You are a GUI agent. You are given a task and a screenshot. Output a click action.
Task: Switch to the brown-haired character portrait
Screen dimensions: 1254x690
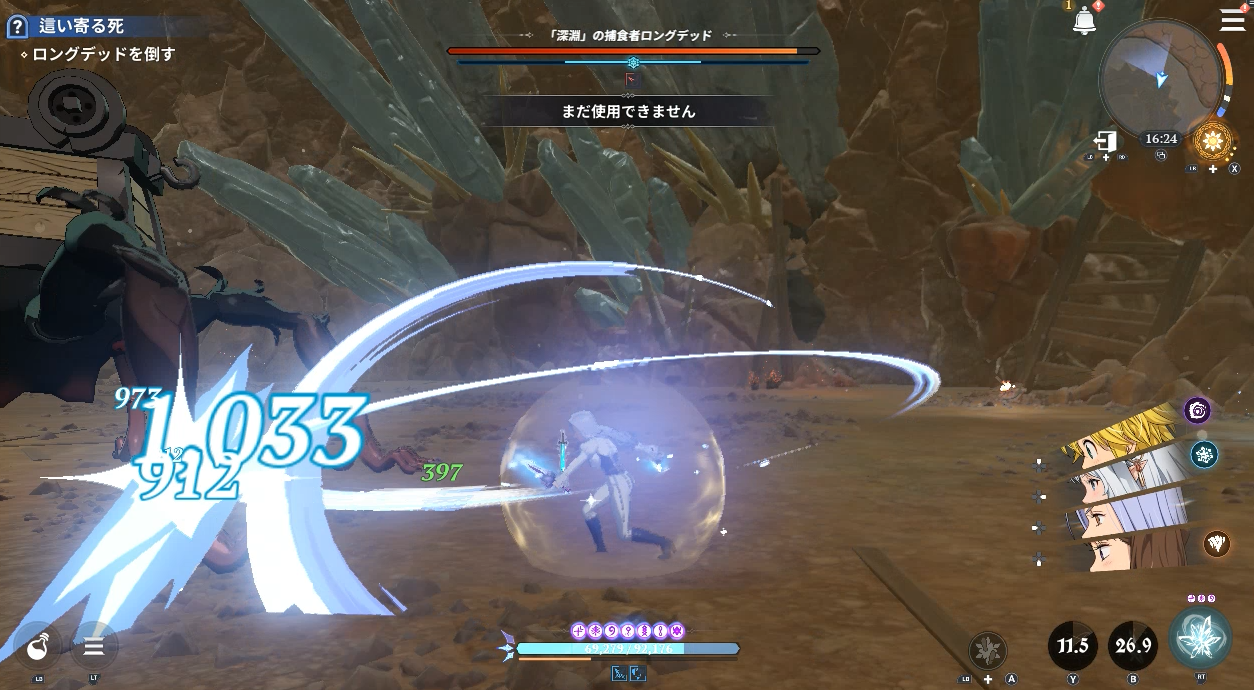1130,549
